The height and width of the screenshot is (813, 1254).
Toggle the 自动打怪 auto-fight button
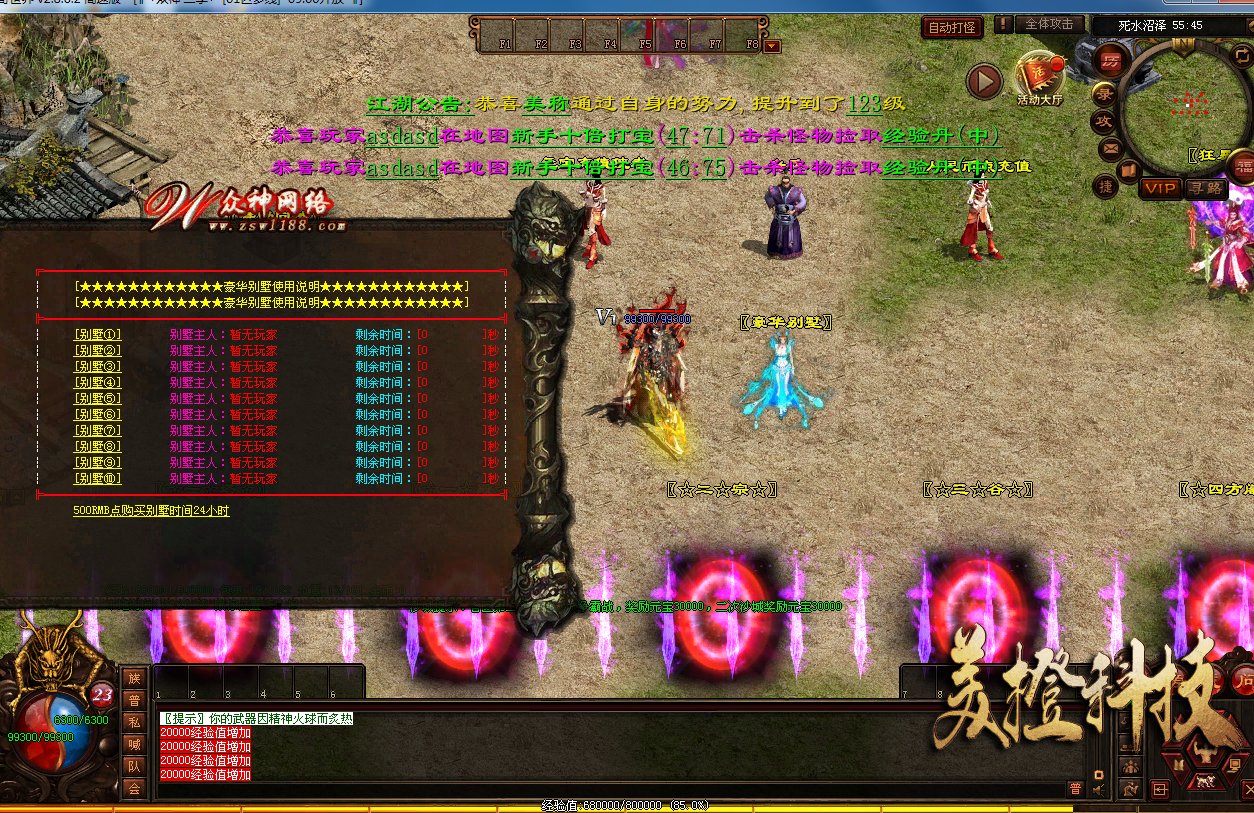coord(951,27)
